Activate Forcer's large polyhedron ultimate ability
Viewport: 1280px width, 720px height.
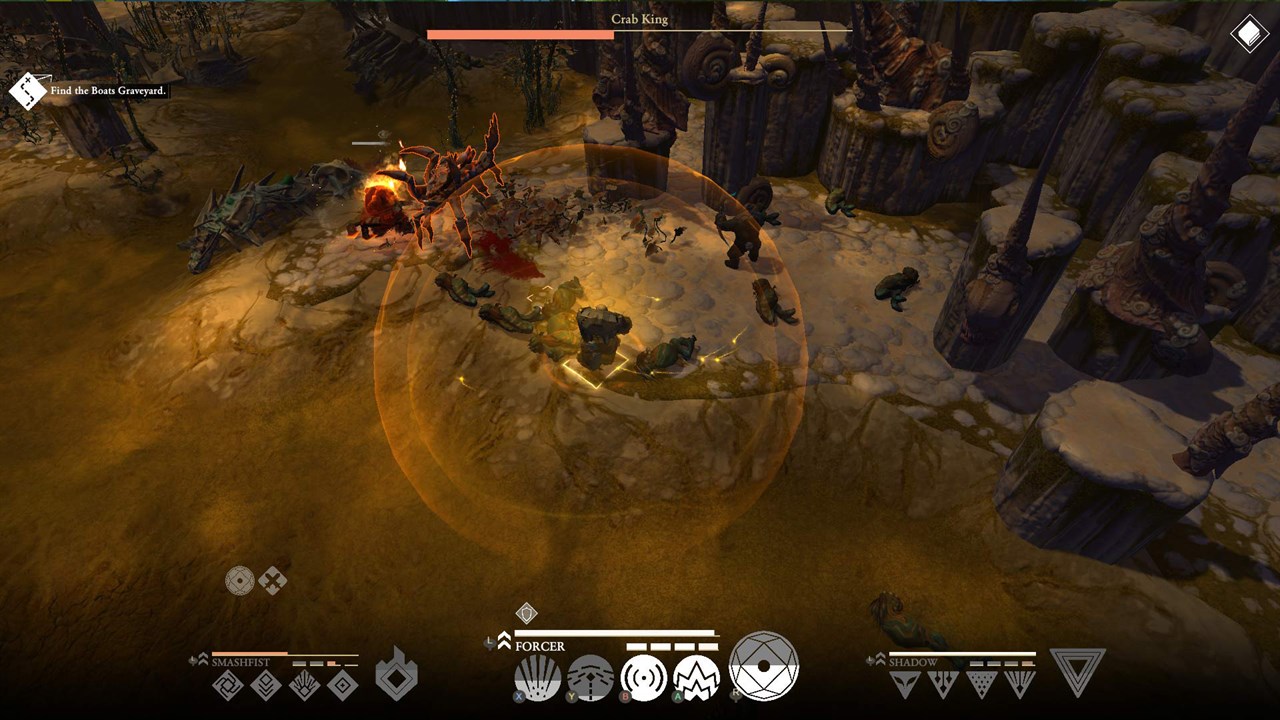pyautogui.click(x=764, y=666)
